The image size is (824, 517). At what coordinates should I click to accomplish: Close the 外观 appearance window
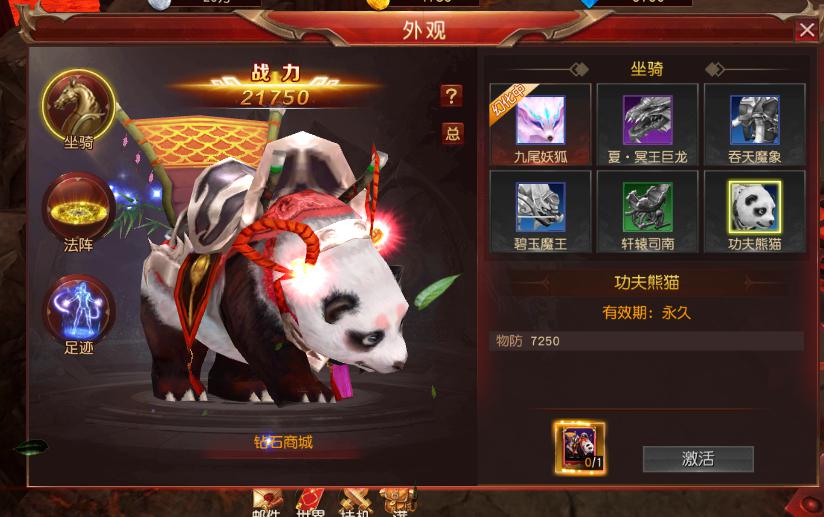point(806,31)
